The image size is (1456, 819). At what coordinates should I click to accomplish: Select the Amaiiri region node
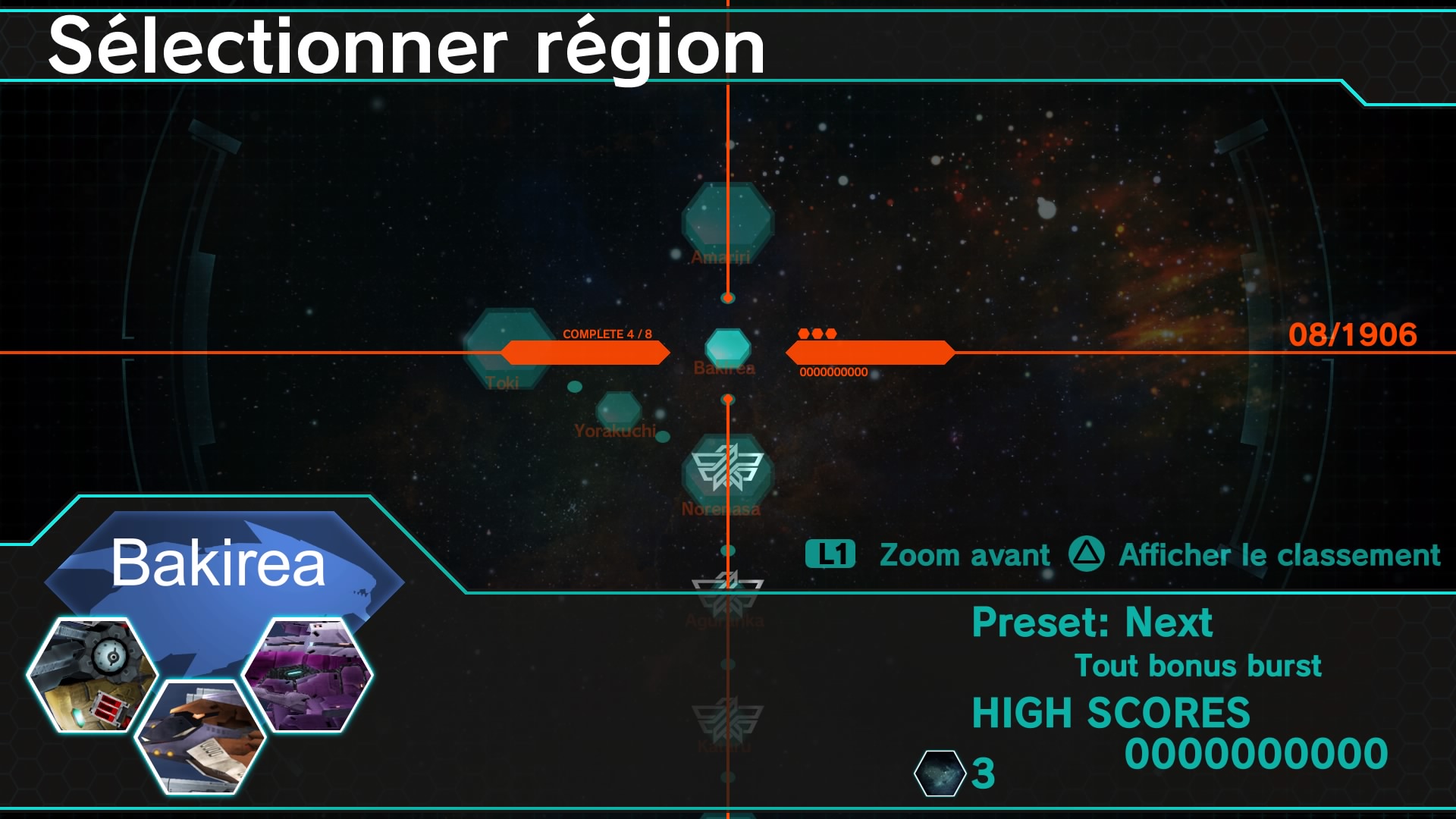pos(727,220)
